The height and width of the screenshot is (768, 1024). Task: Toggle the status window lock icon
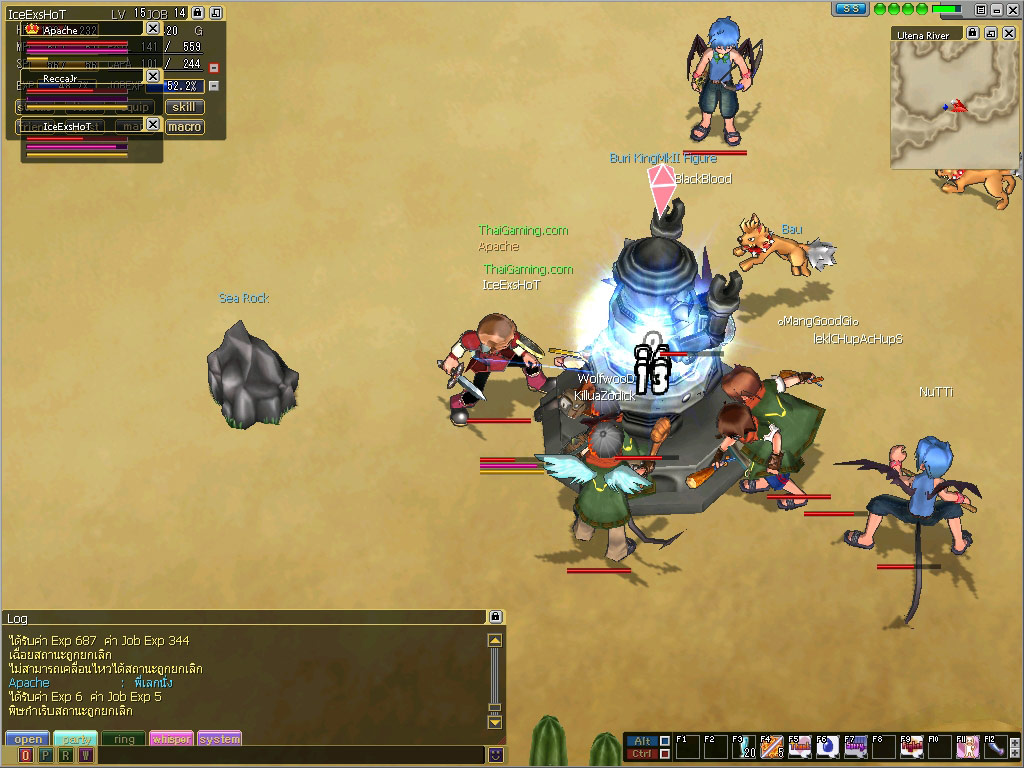[x=198, y=13]
